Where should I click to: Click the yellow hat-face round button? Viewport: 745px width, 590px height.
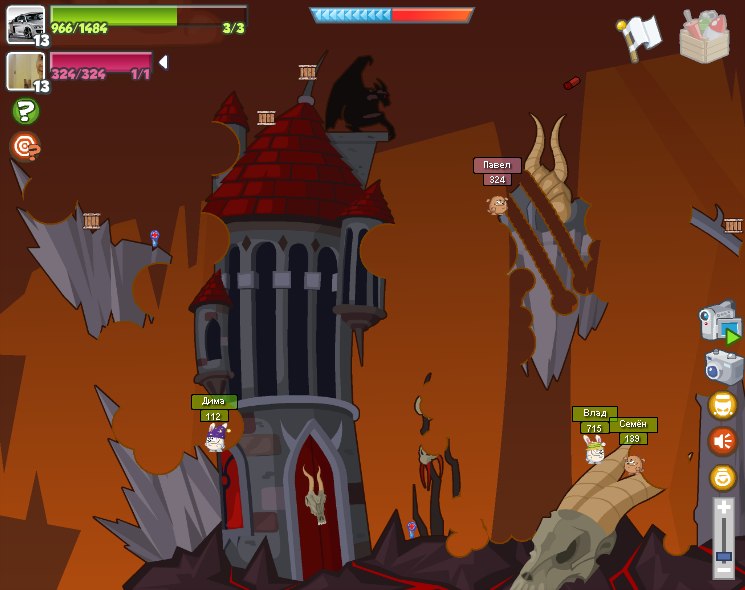tap(722, 405)
